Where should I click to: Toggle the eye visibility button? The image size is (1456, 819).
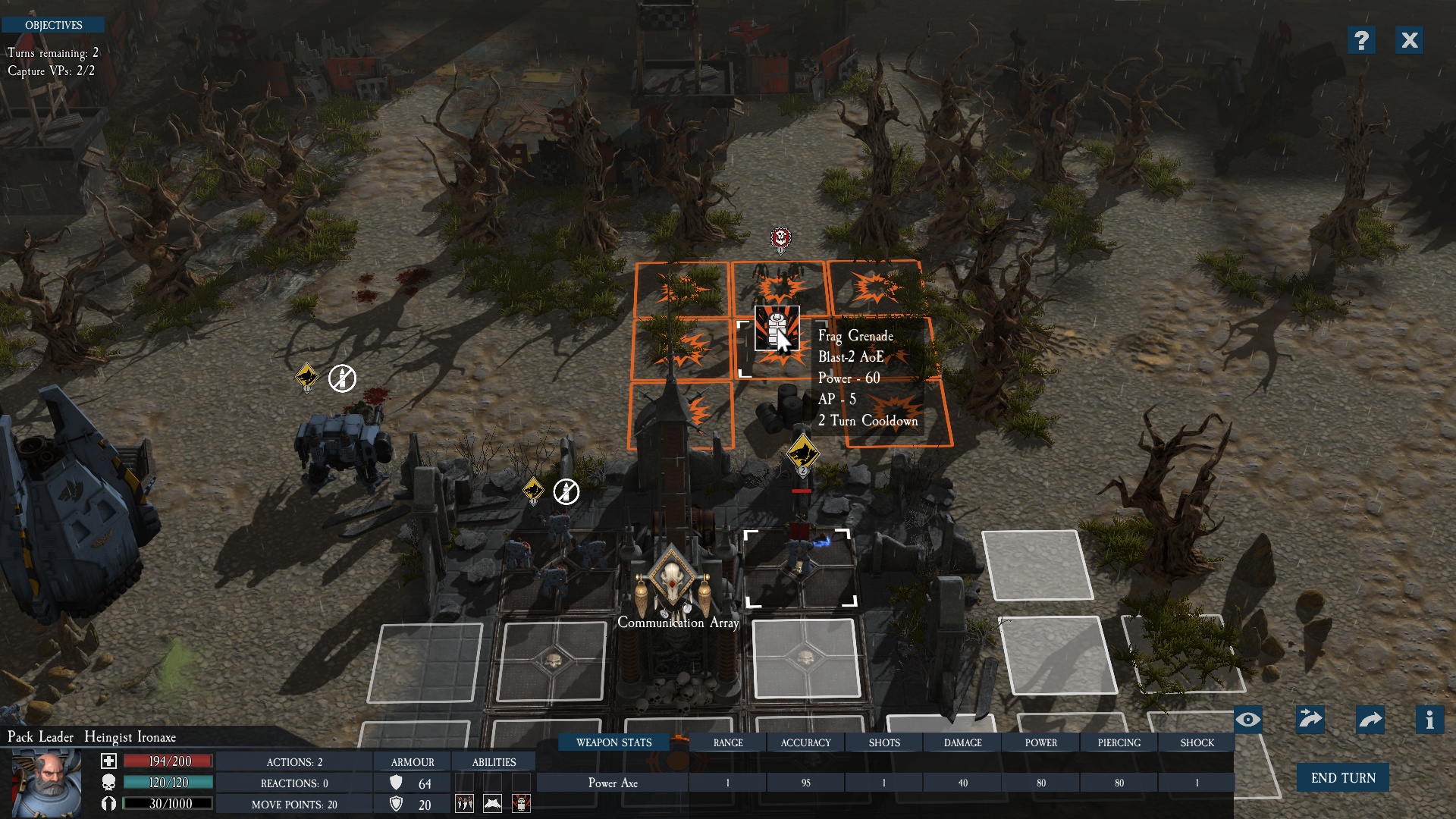(1247, 720)
